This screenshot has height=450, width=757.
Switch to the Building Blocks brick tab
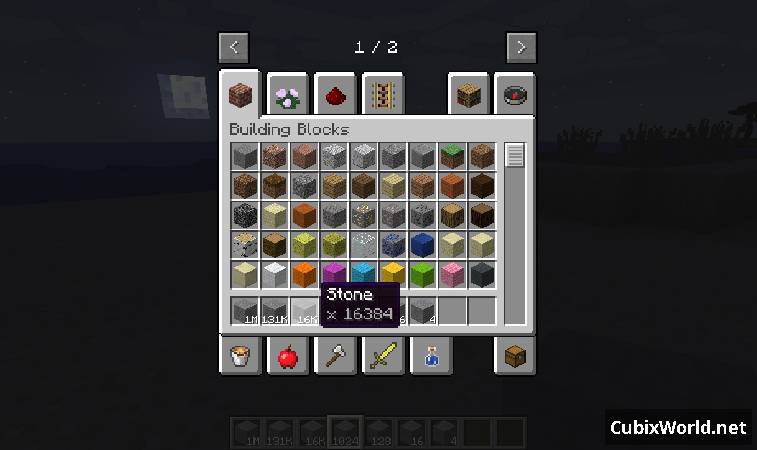tap(240, 96)
